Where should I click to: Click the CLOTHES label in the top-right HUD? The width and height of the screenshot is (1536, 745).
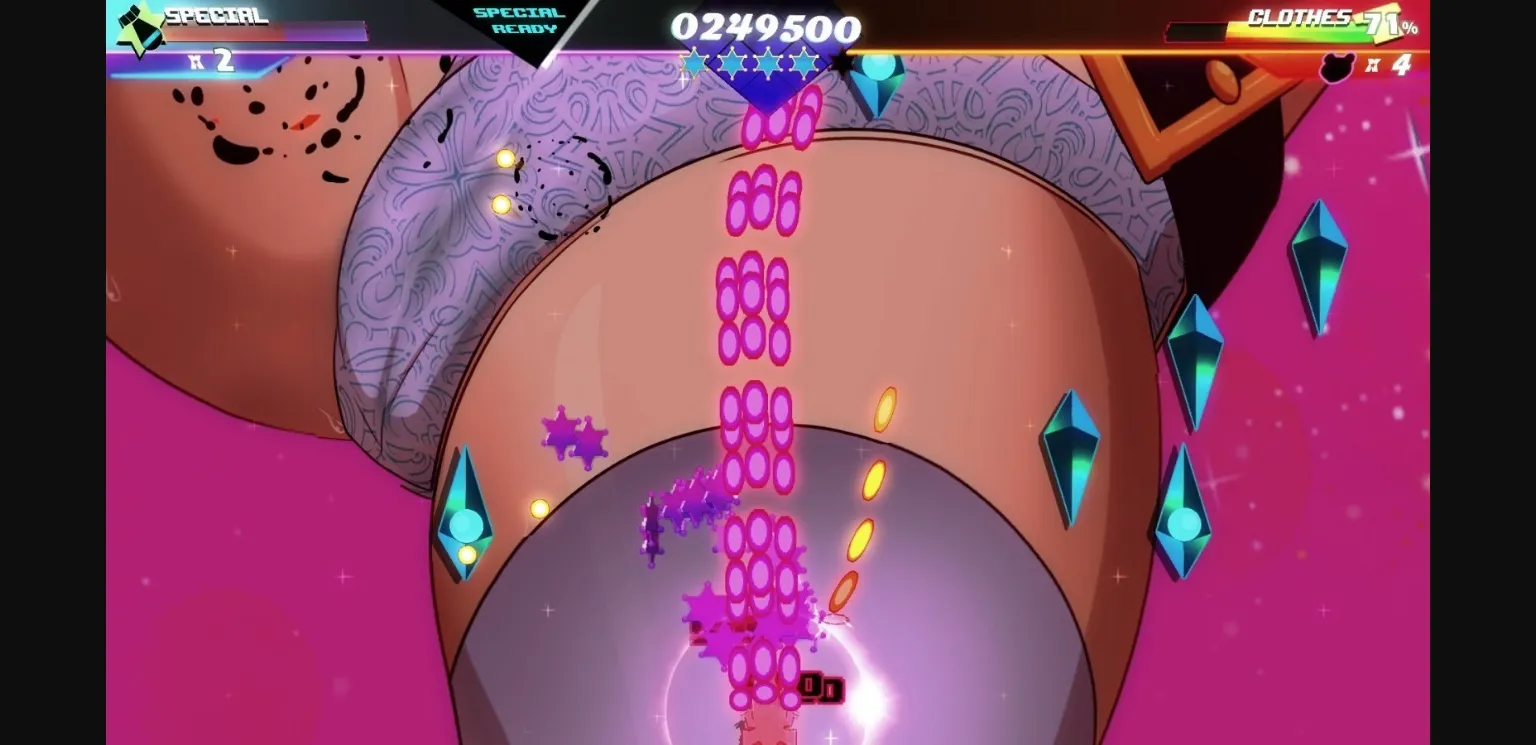coord(1302,18)
